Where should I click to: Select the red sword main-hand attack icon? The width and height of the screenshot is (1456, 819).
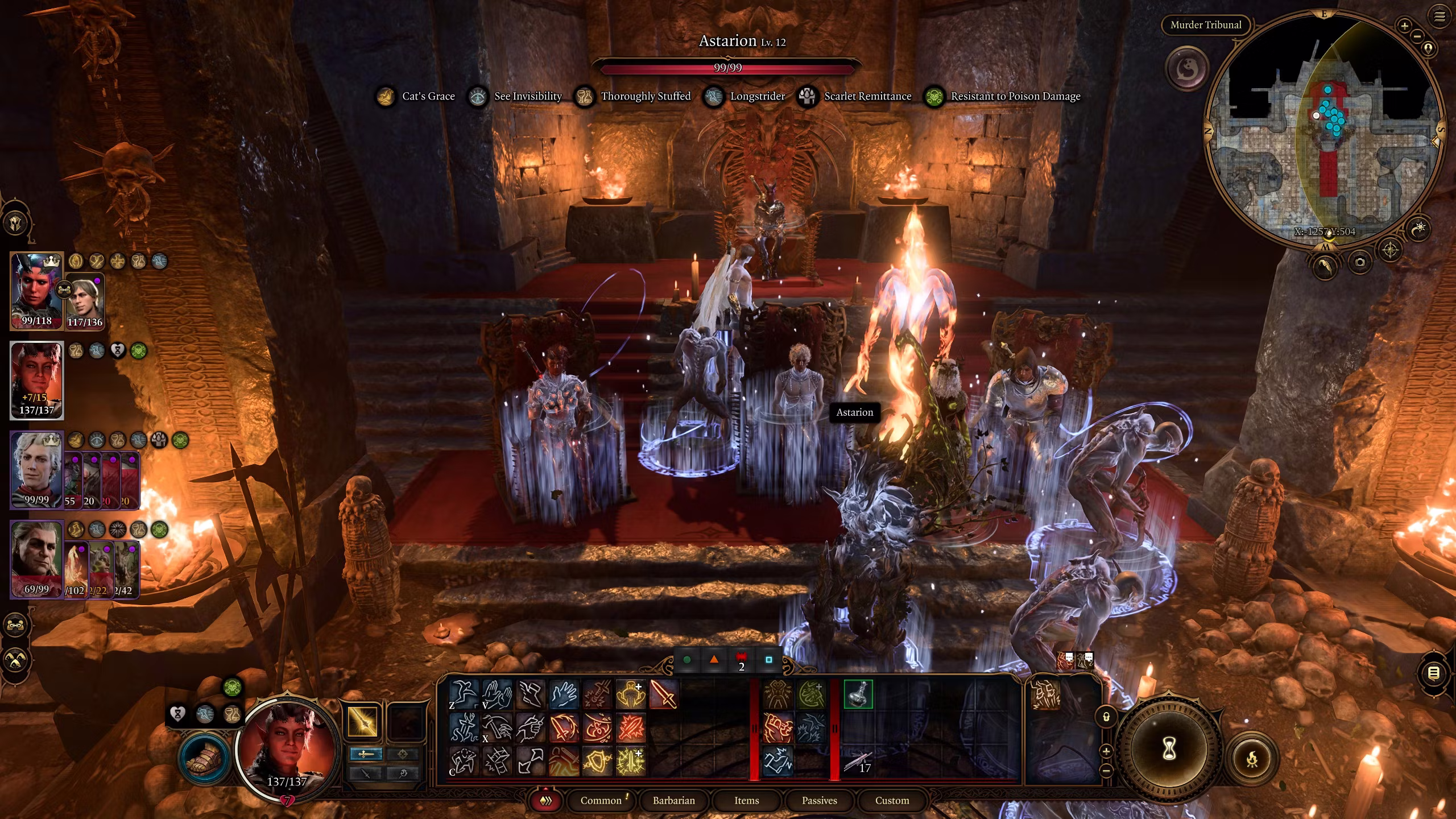pos(663,694)
